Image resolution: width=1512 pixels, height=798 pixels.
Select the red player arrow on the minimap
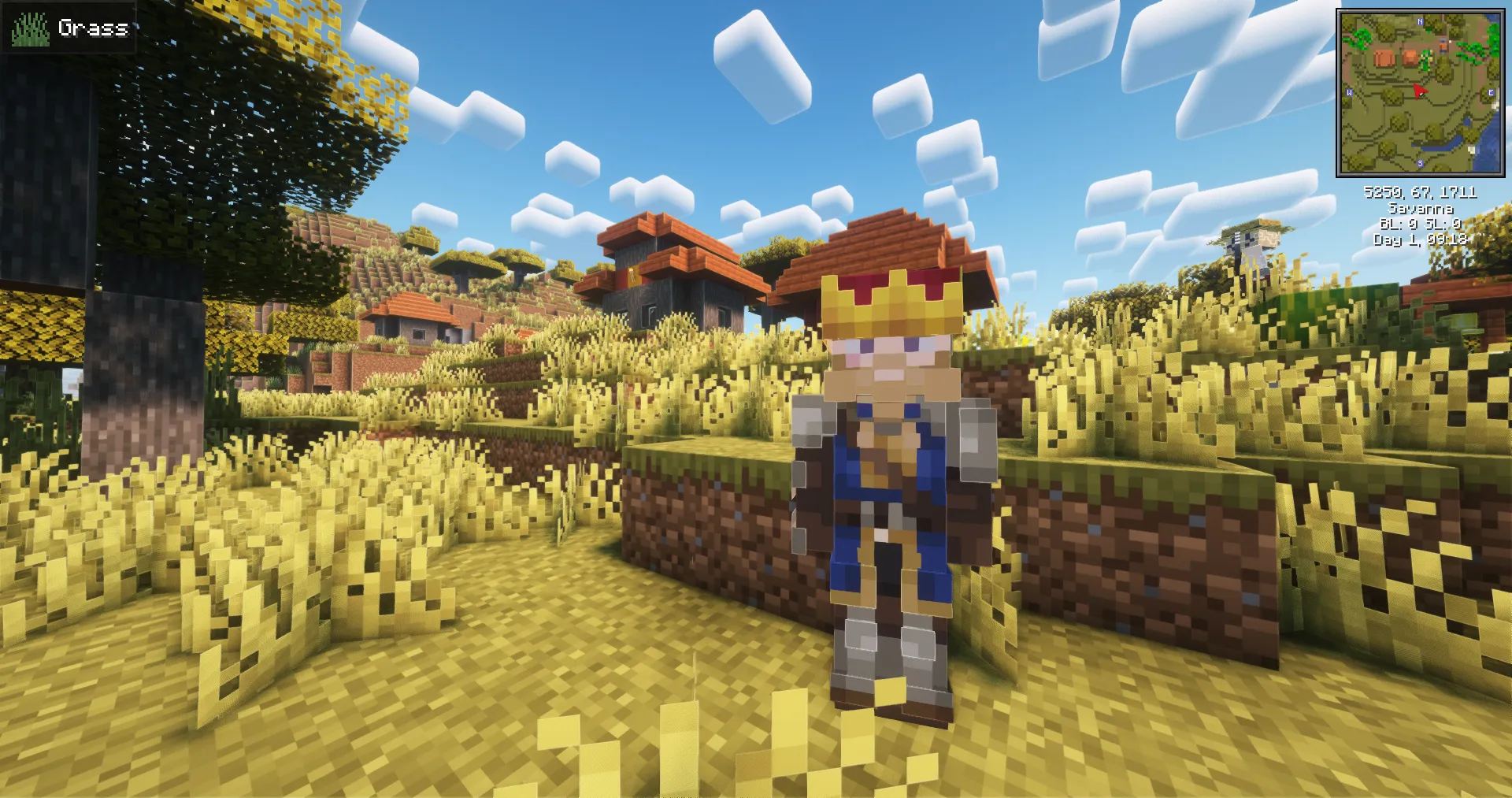tap(1419, 91)
